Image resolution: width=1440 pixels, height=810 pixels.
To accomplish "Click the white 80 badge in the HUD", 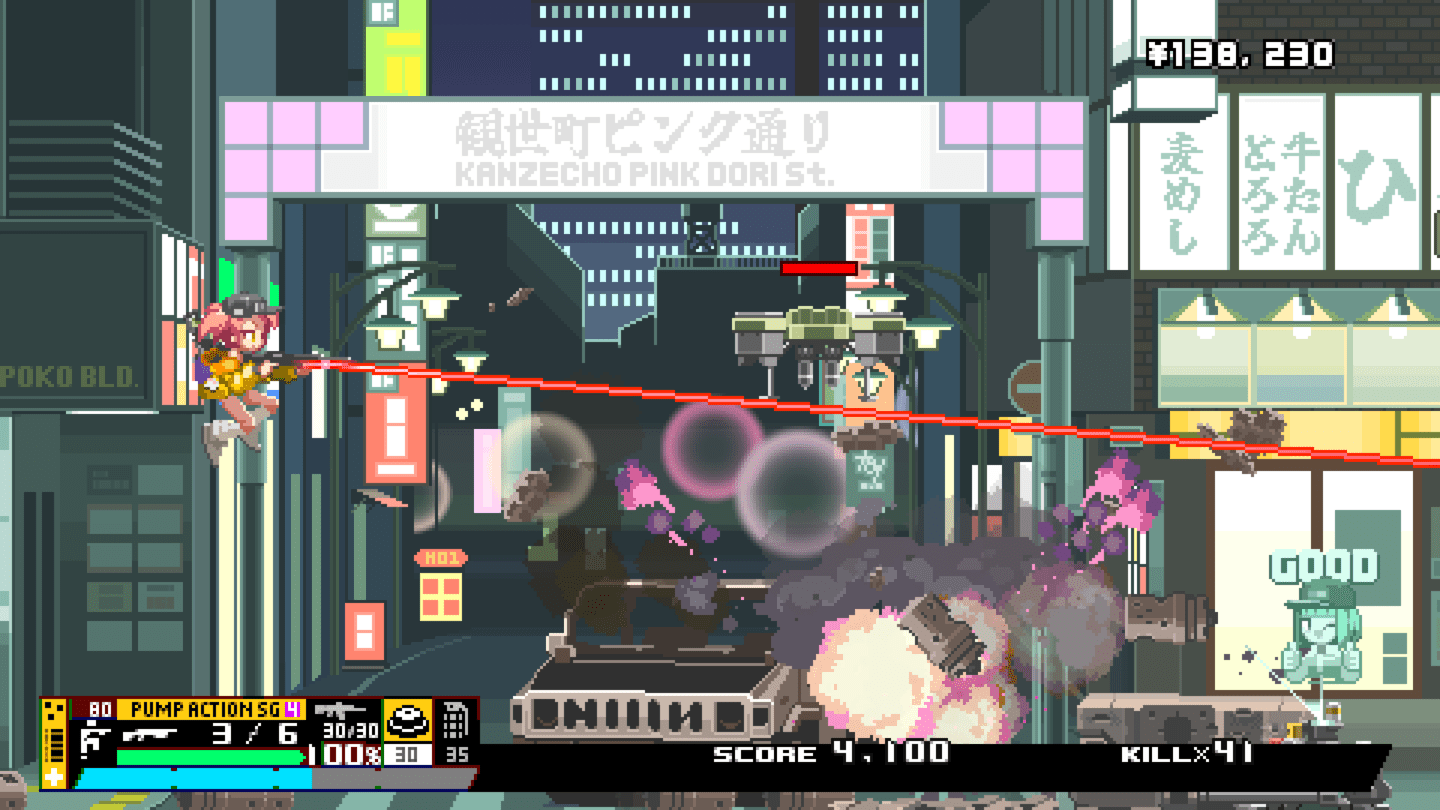I will coord(100,708).
